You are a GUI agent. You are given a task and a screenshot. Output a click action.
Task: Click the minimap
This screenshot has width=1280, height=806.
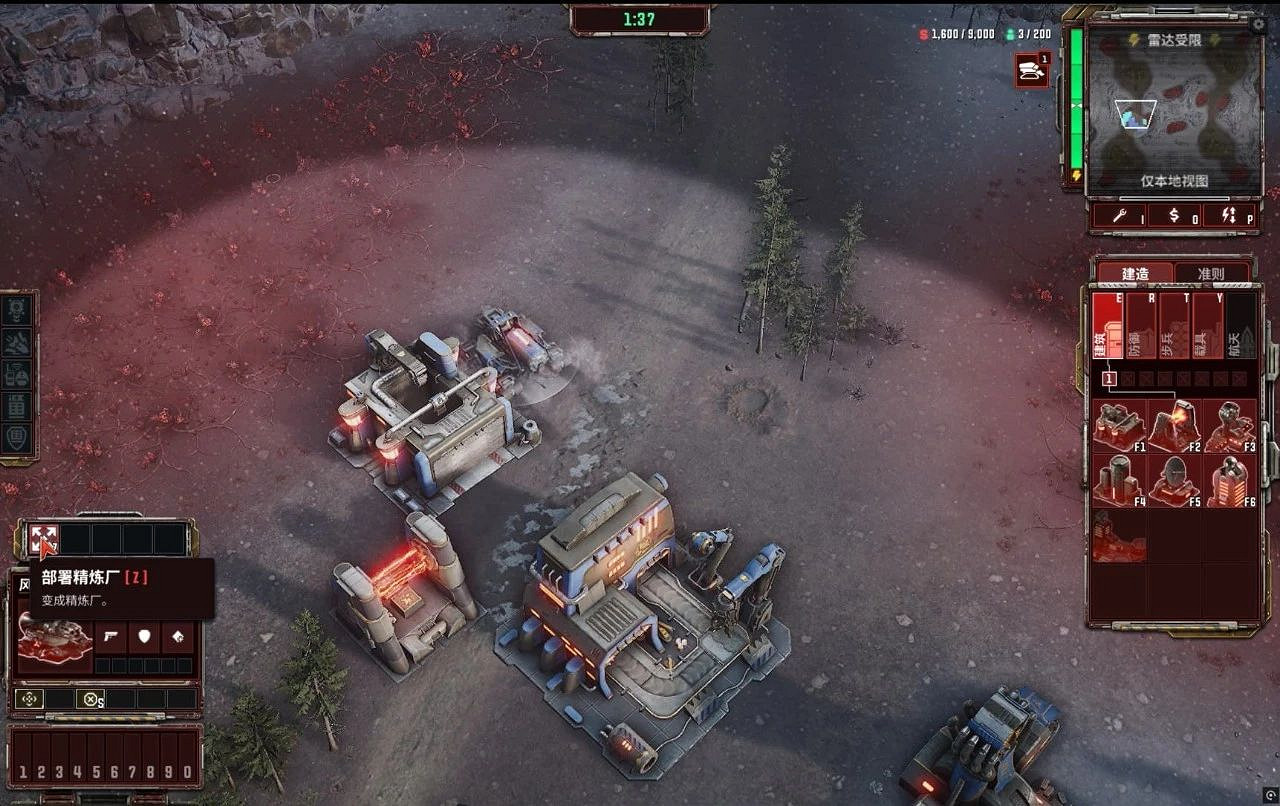1175,115
